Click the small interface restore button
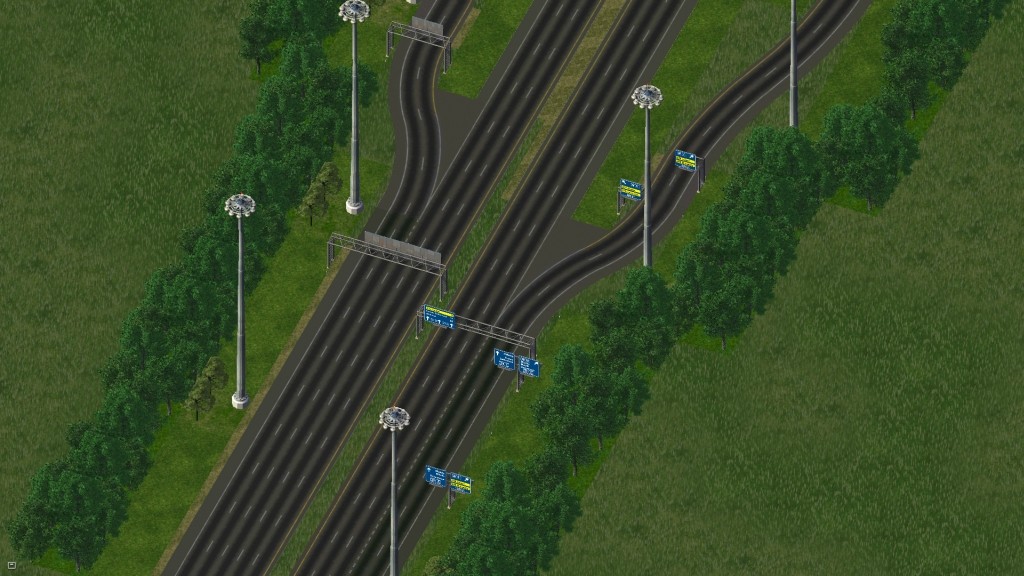1024x576 pixels. pyautogui.click(x=11, y=565)
